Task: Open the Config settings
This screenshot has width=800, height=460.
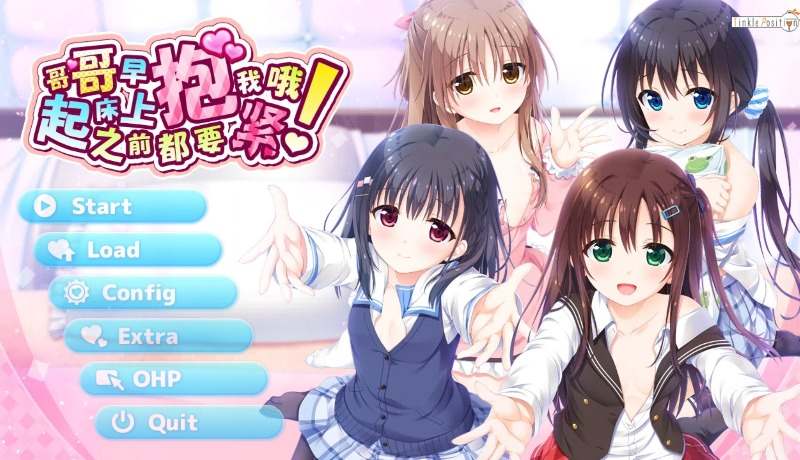Action: pyautogui.click(x=142, y=293)
